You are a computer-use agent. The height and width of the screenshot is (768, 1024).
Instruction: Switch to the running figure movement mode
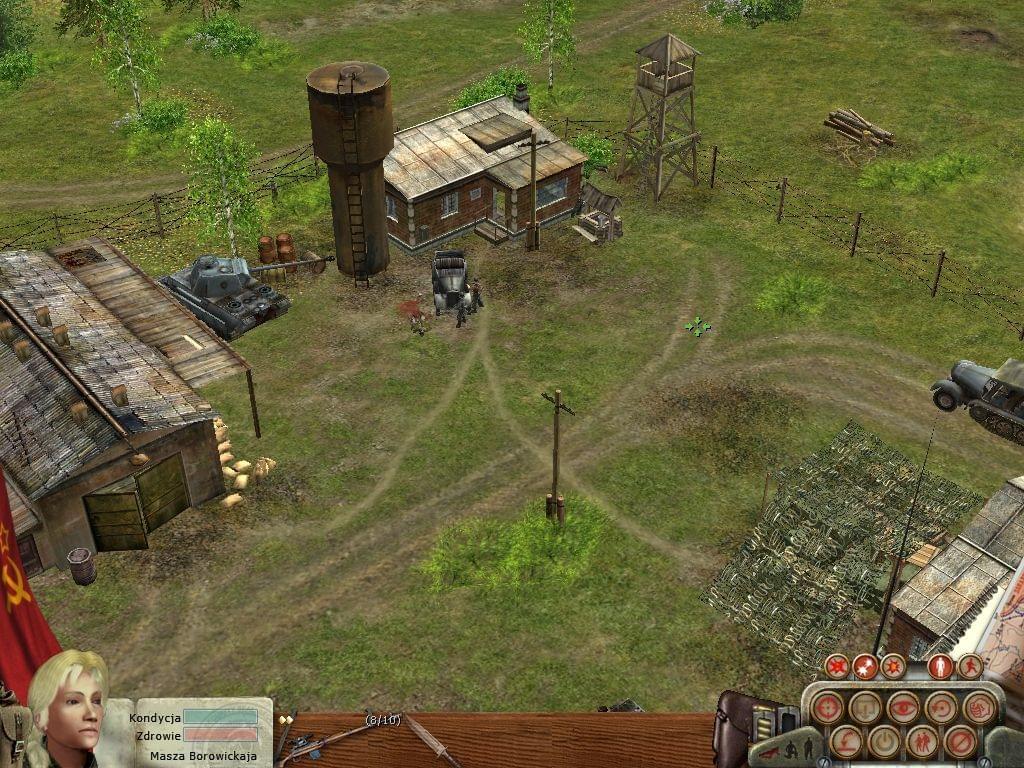point(970,666)
